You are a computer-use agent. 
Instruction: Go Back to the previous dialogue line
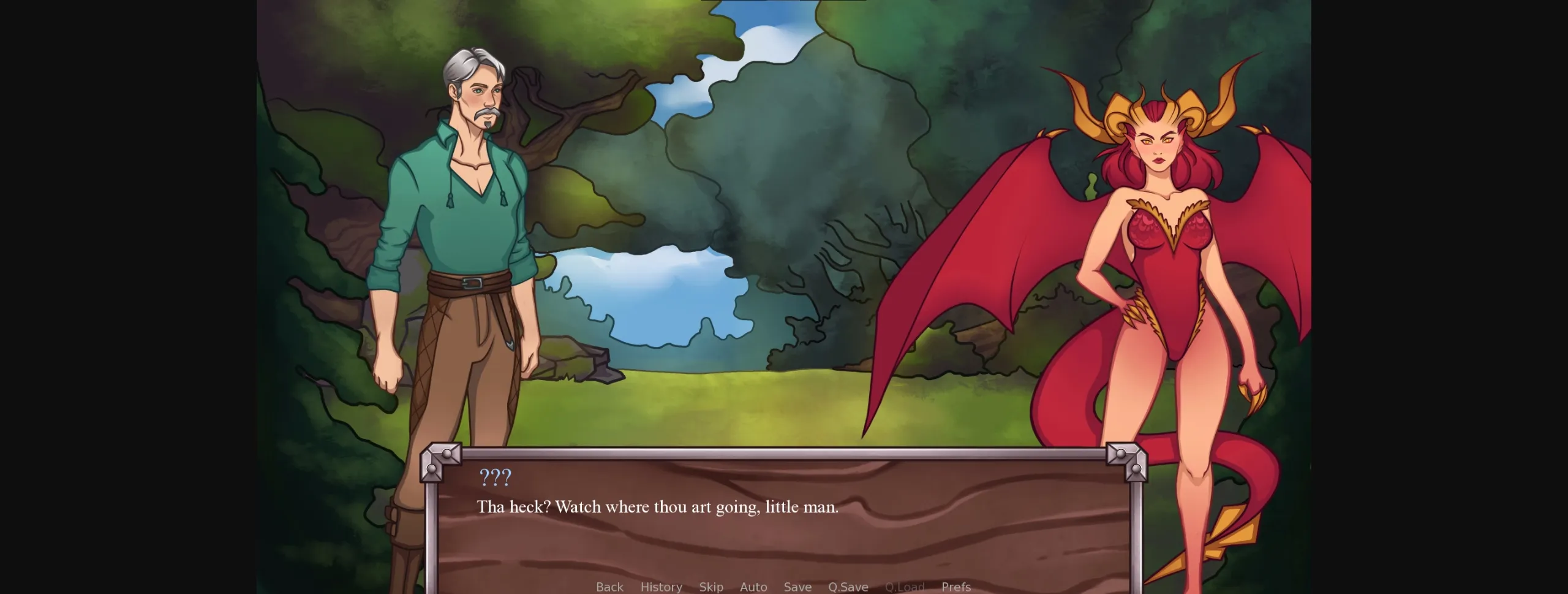click(609, 587)
